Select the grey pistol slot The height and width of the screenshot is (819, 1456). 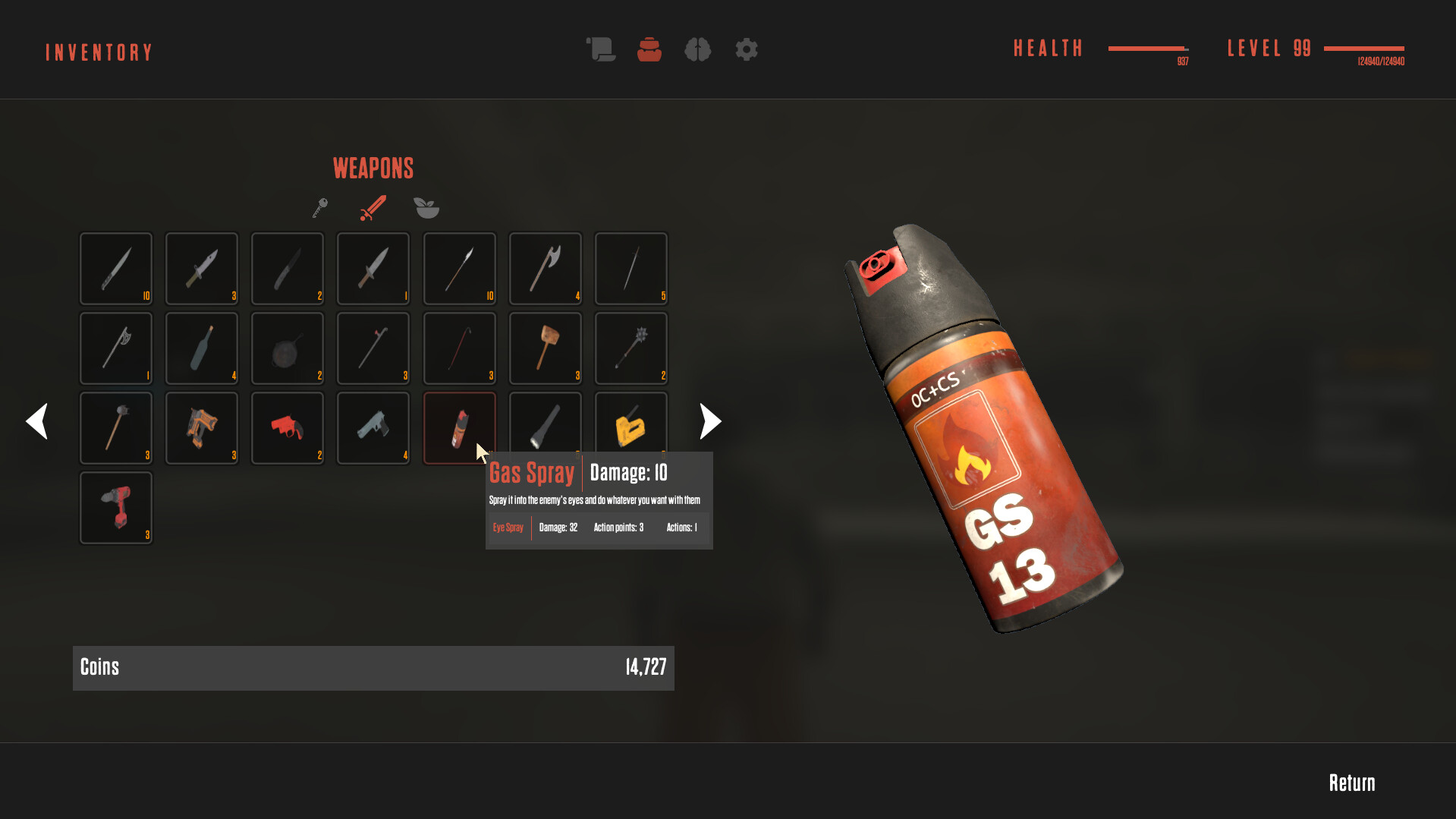373,427
